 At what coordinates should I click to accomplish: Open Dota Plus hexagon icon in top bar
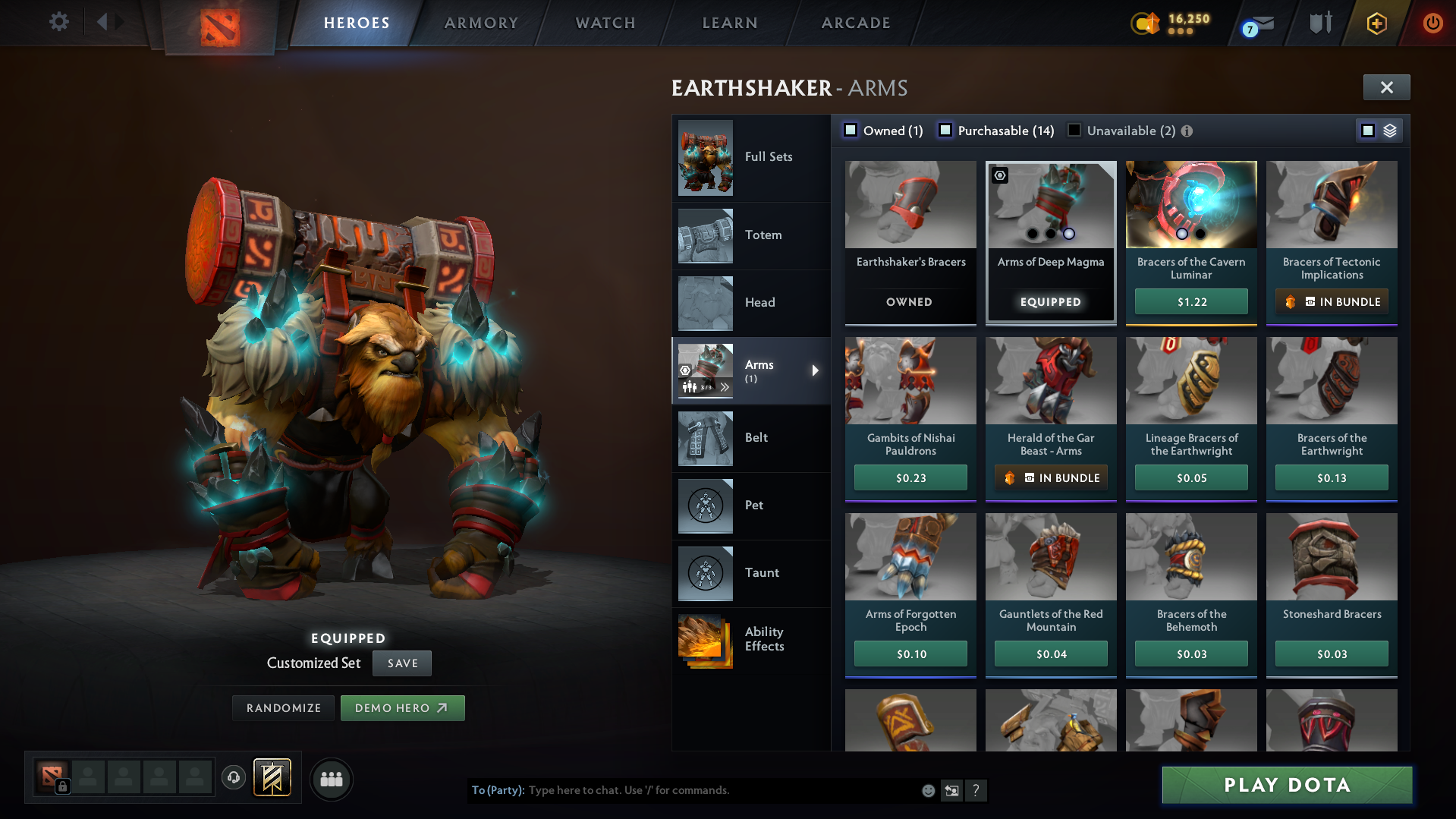1376,24
